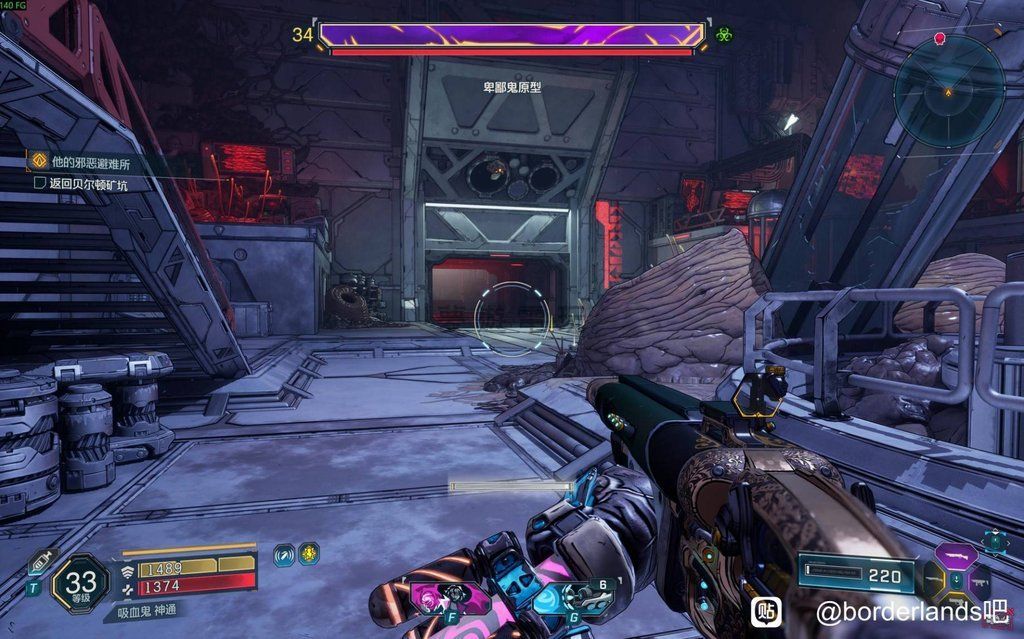Screen dimensions: 1024x639
Task: Toggle the 返回贝尔顿矿坑 objective checkbox
Action: coord(40,184)
